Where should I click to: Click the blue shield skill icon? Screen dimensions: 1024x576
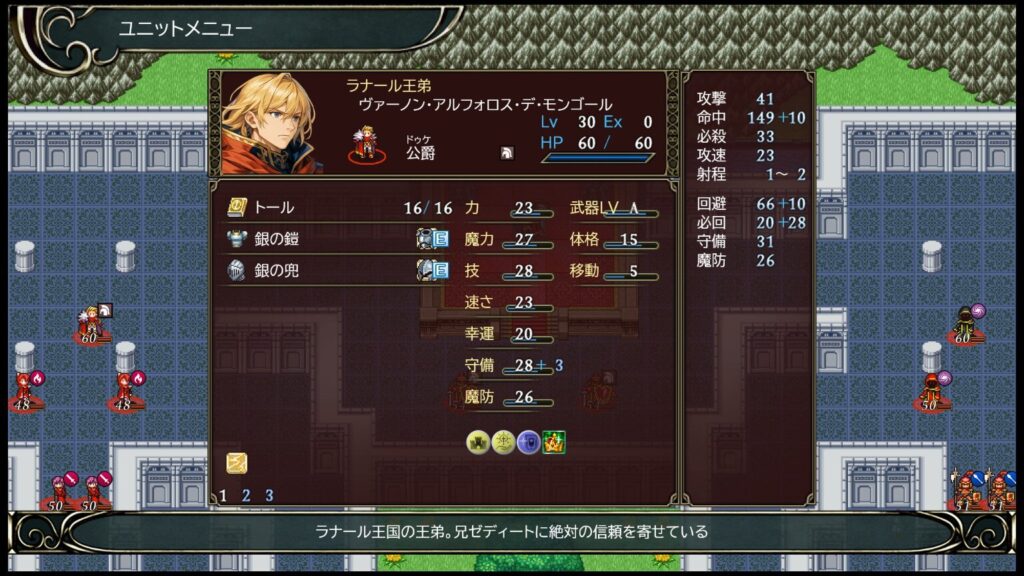[x=528, y=442]
